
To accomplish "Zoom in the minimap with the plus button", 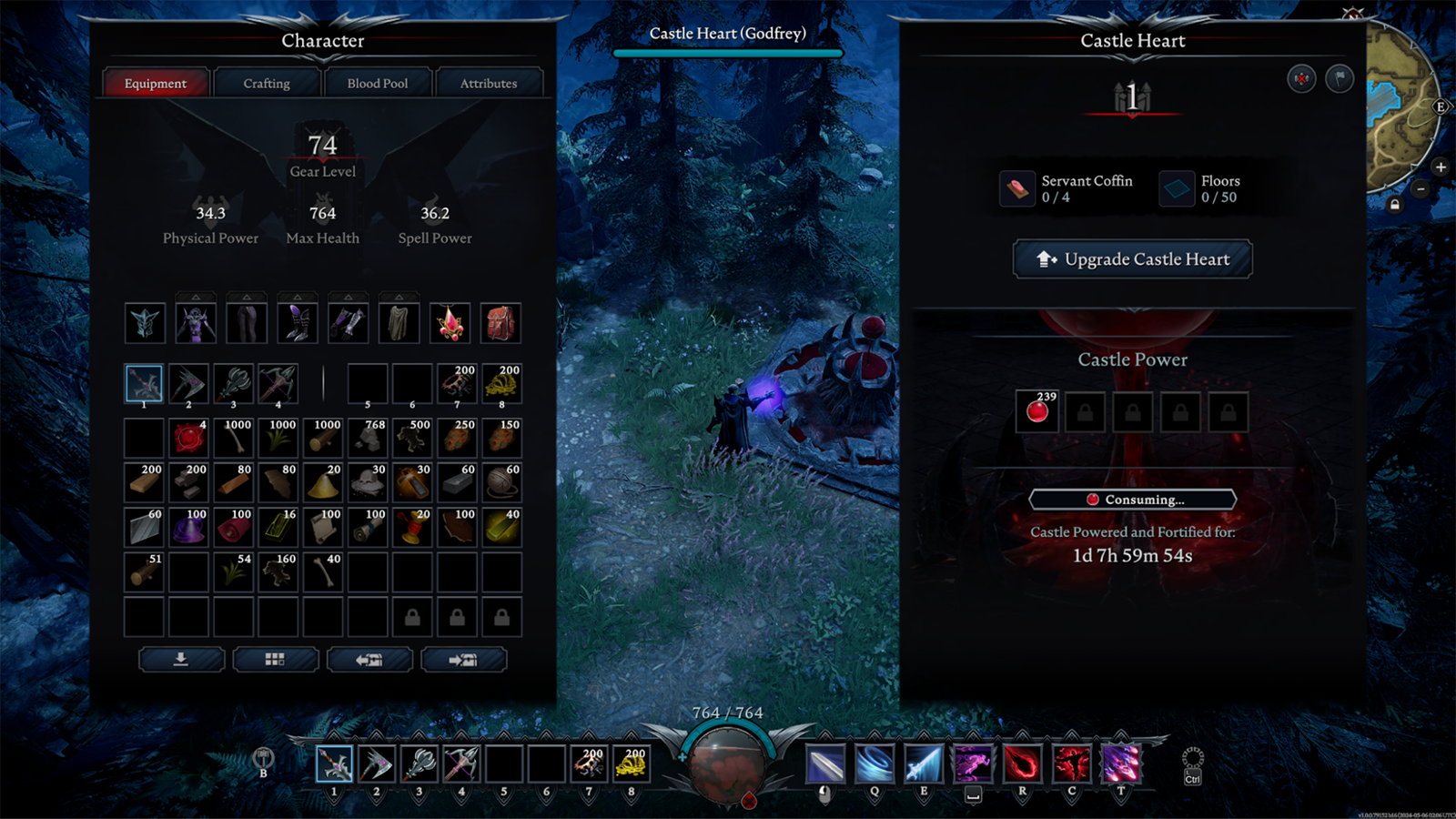I will point(1441,167).
